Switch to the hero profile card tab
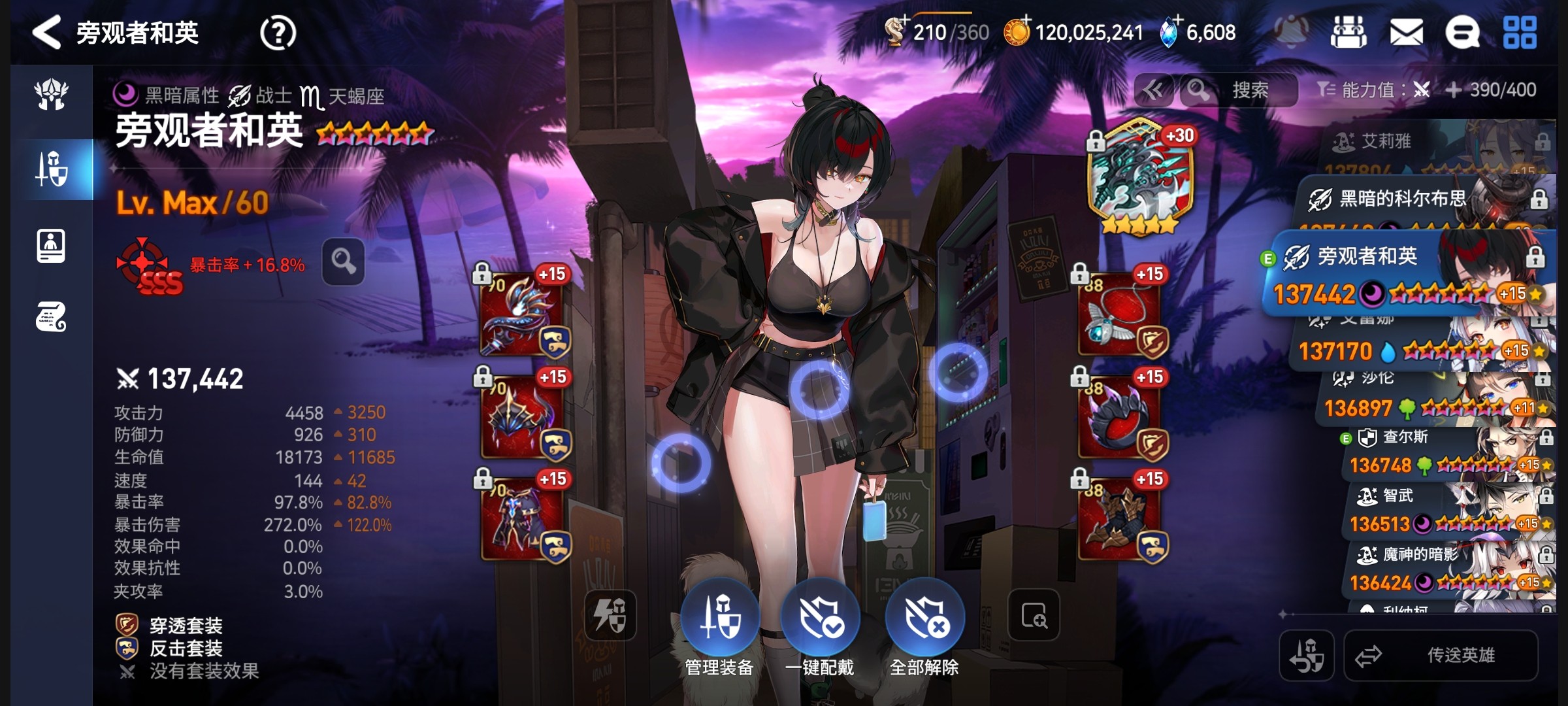Image resolution: width=1568 pixels, height=706 pixels. coord(52,246)
